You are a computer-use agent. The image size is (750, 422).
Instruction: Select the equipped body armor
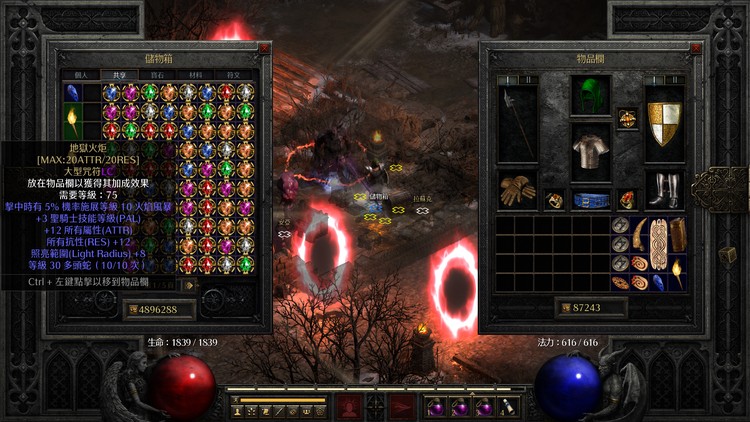click(x=590, y=150)
